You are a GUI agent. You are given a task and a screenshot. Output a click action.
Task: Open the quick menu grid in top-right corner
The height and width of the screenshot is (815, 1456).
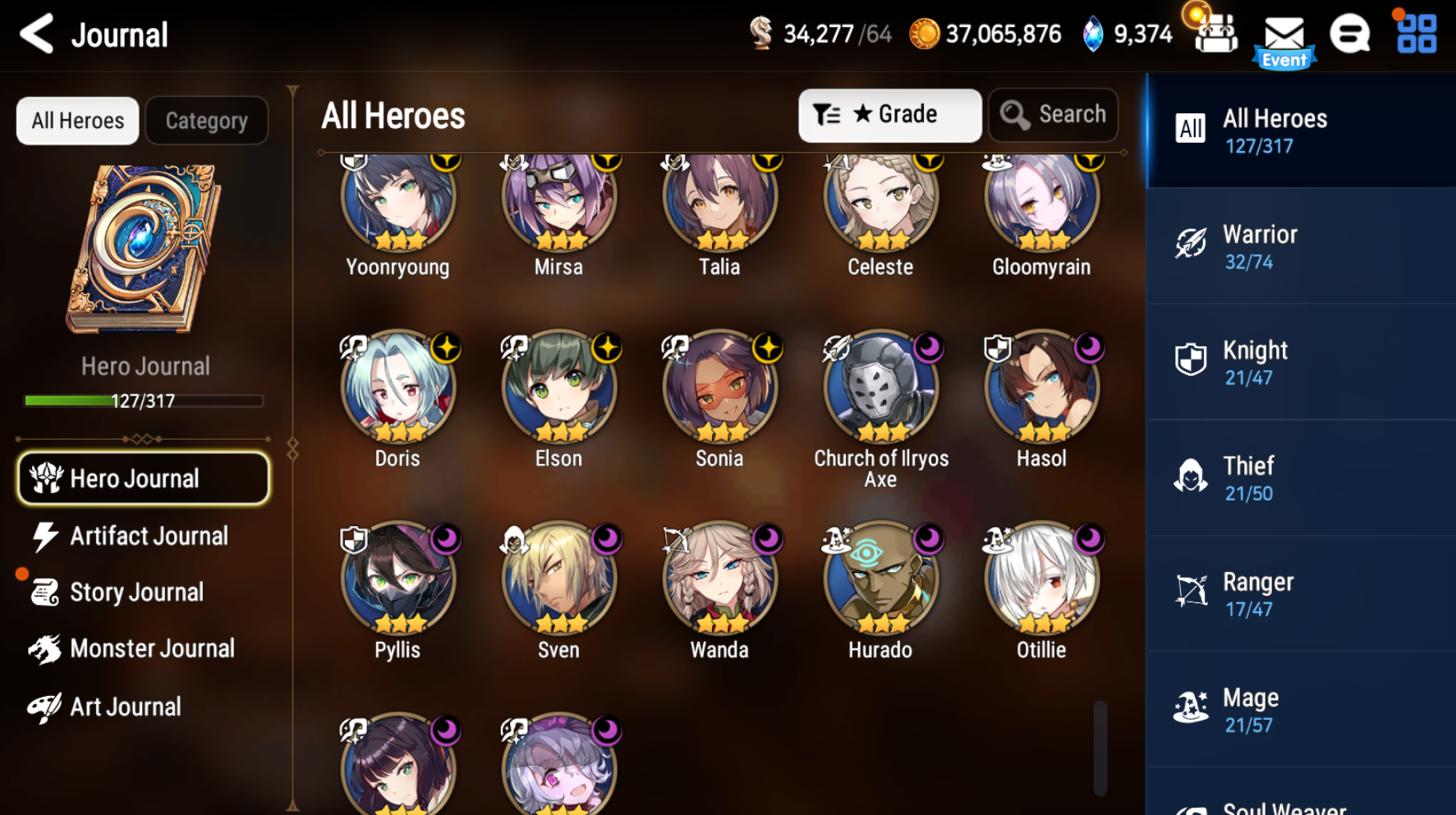[1414, 34]
